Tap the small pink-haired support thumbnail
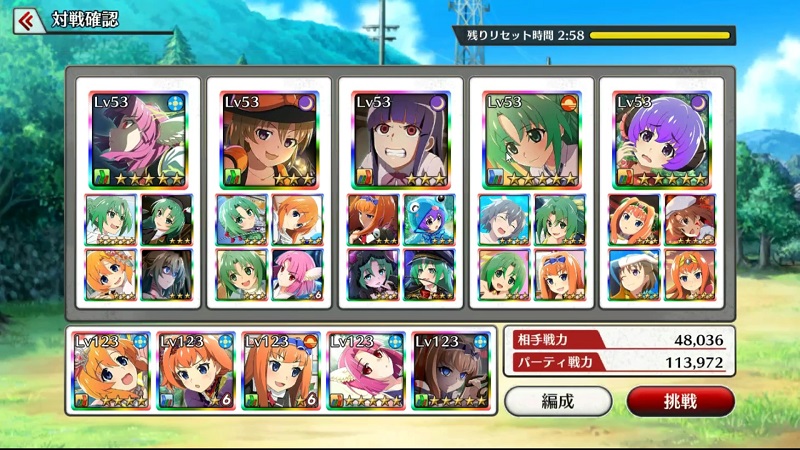800x450 pixels. pyautogui.click(x=296, y=274)
